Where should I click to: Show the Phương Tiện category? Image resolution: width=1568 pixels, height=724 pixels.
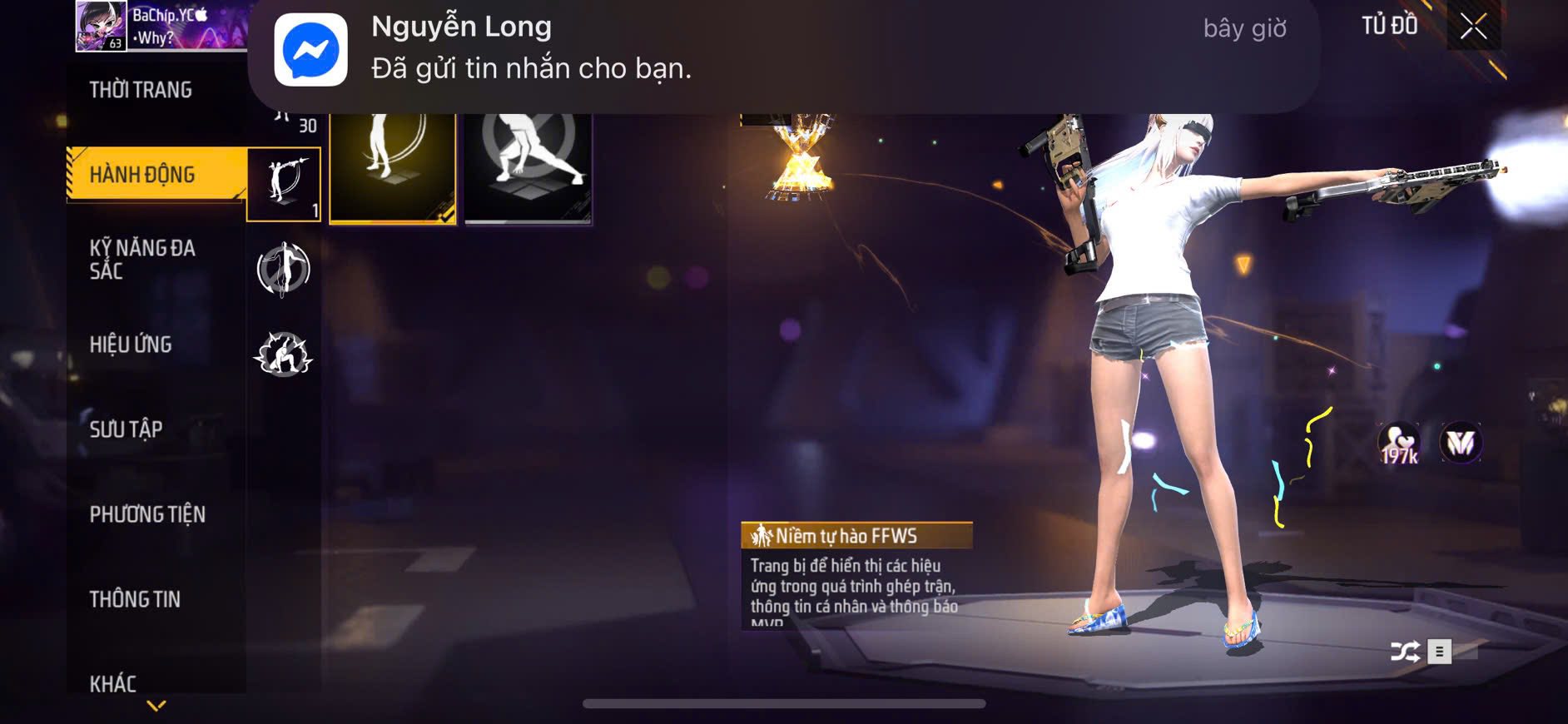click(x=147, y=514)
